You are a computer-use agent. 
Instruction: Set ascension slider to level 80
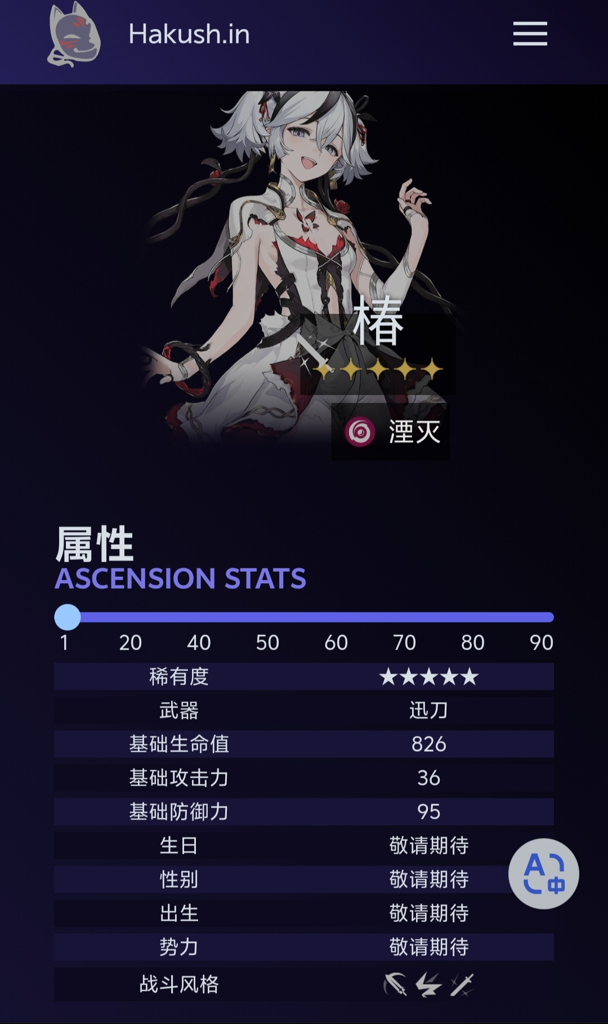click(473, 617)
